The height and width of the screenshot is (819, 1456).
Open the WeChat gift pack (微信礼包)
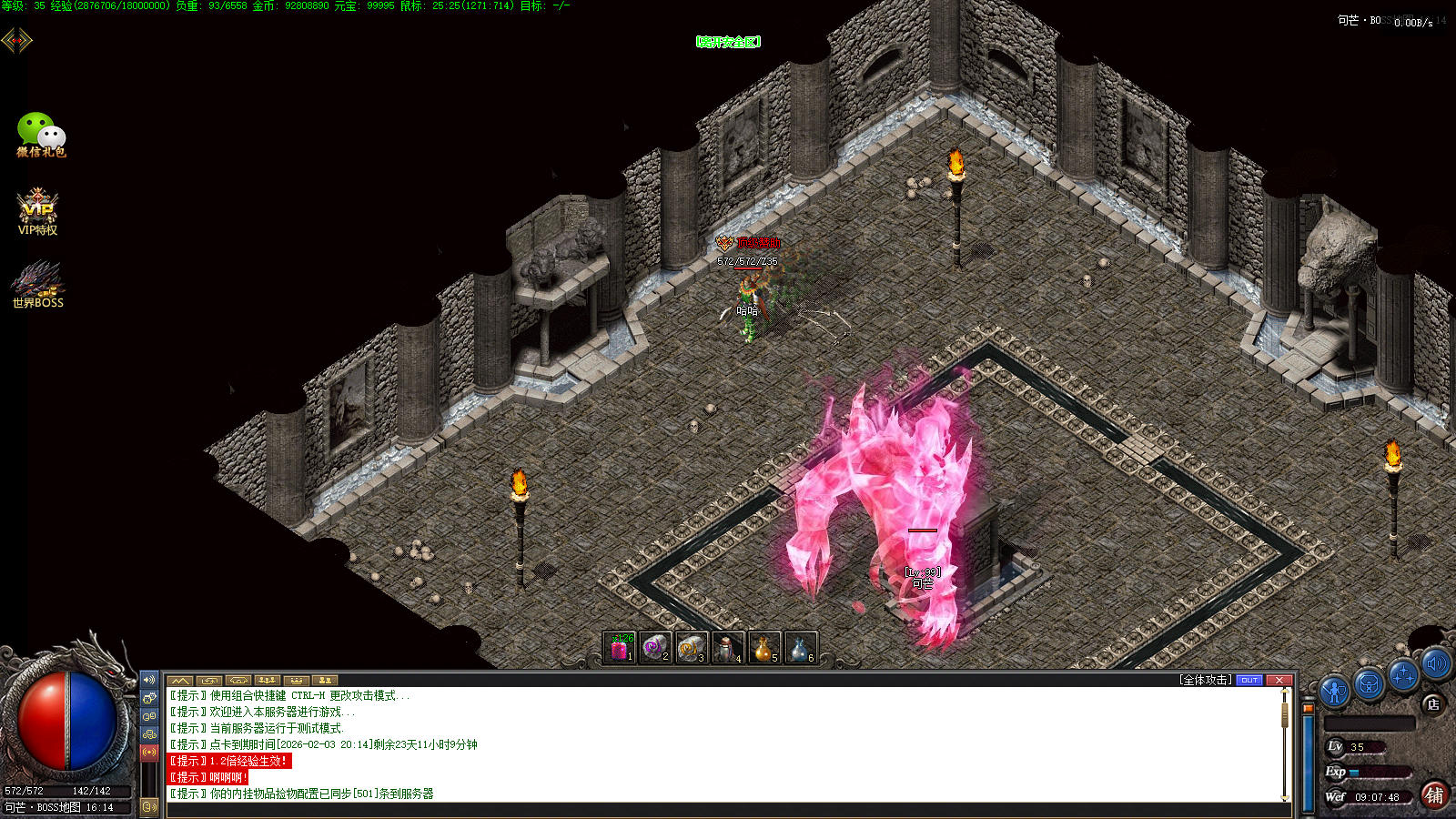point(40,135)
